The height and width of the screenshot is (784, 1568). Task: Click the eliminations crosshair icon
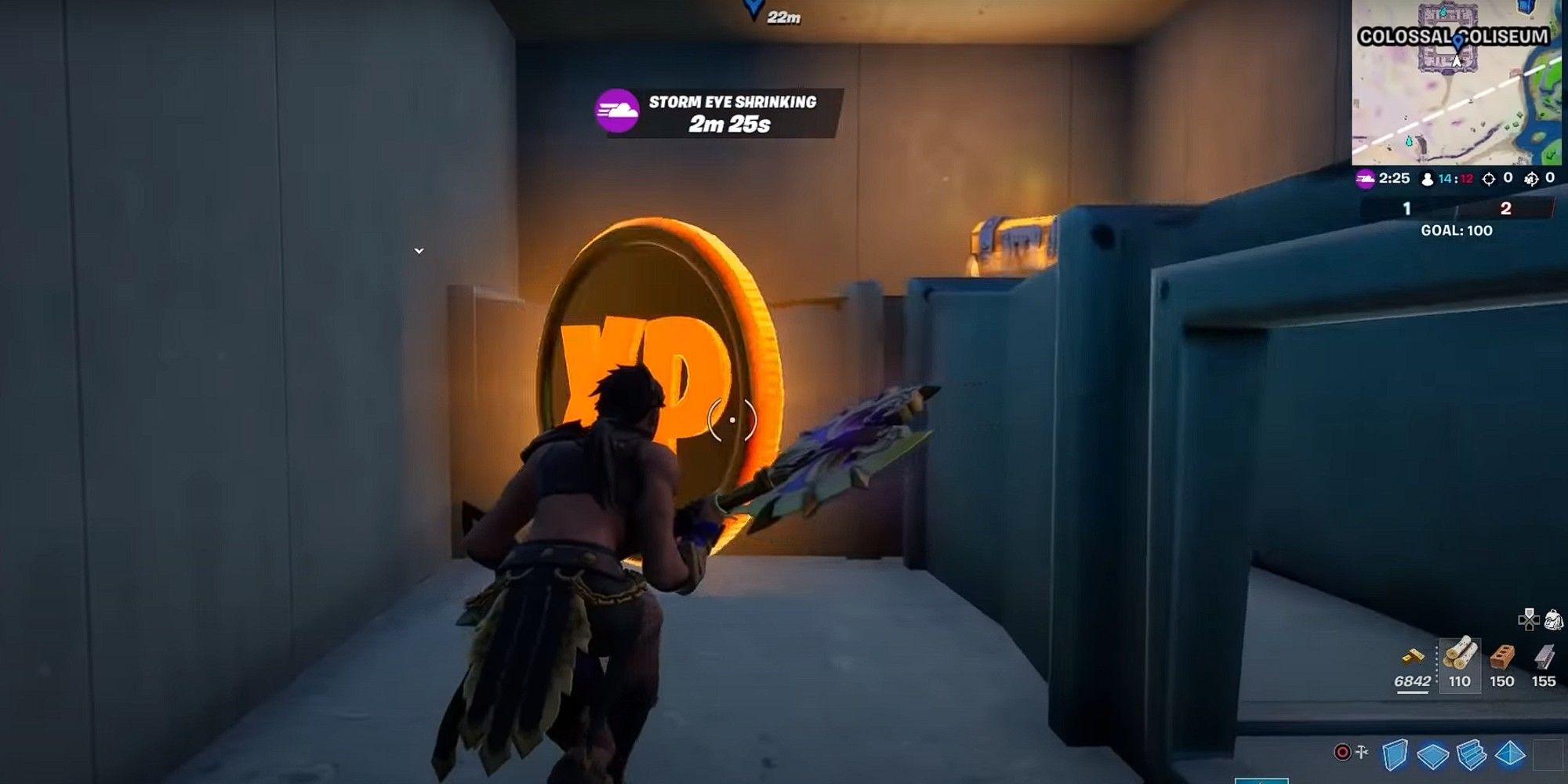click(x=1490, y=179)
